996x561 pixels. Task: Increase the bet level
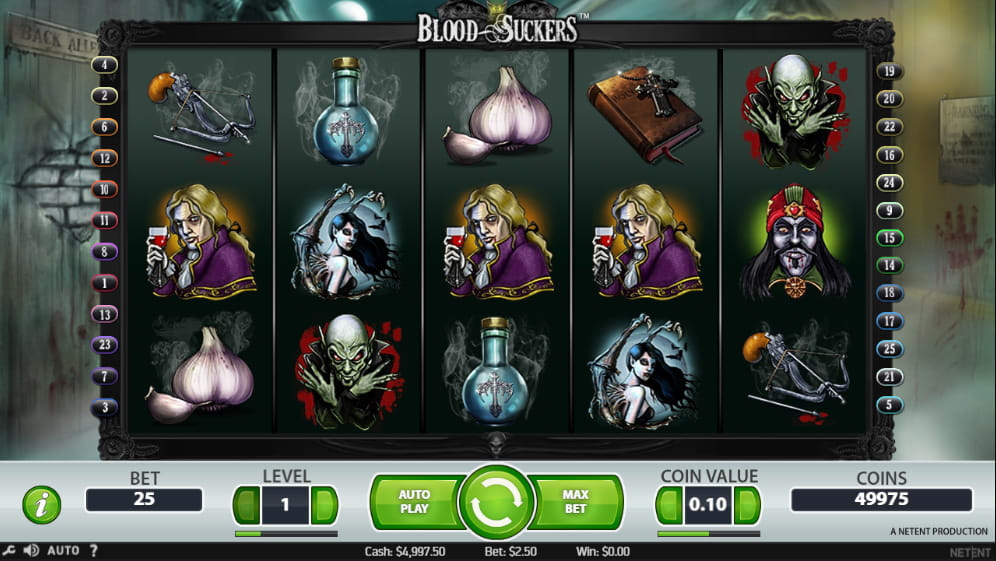[x=324, y=505]
